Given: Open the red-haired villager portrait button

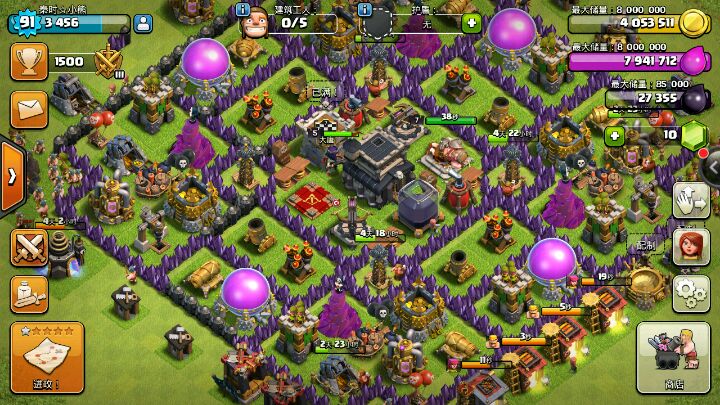Looking at the screenshot, I should coord(691,247).
